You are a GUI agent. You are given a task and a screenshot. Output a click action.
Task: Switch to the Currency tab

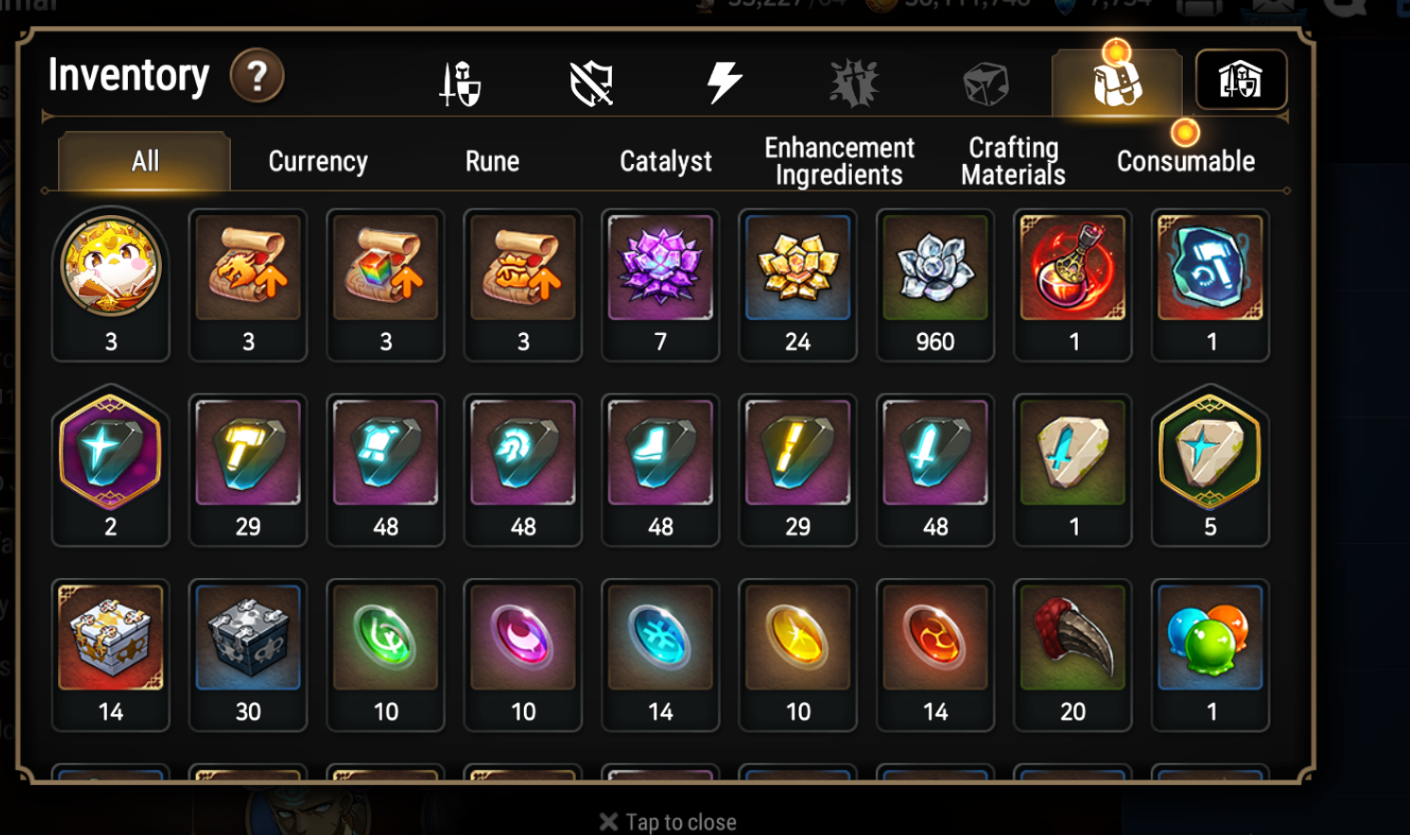point(318,161)
